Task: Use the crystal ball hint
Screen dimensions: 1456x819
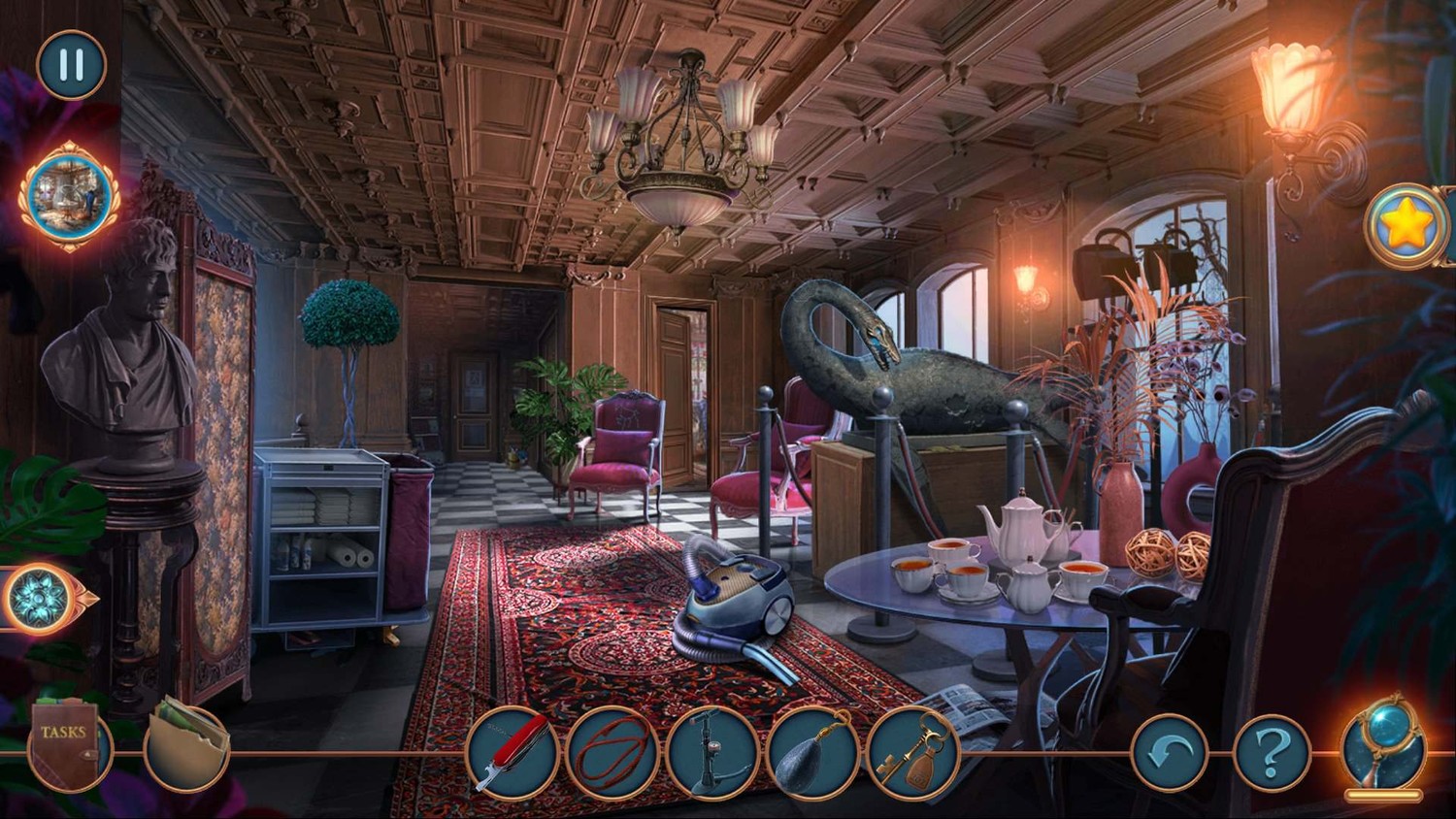Action: pos(1383,744)
